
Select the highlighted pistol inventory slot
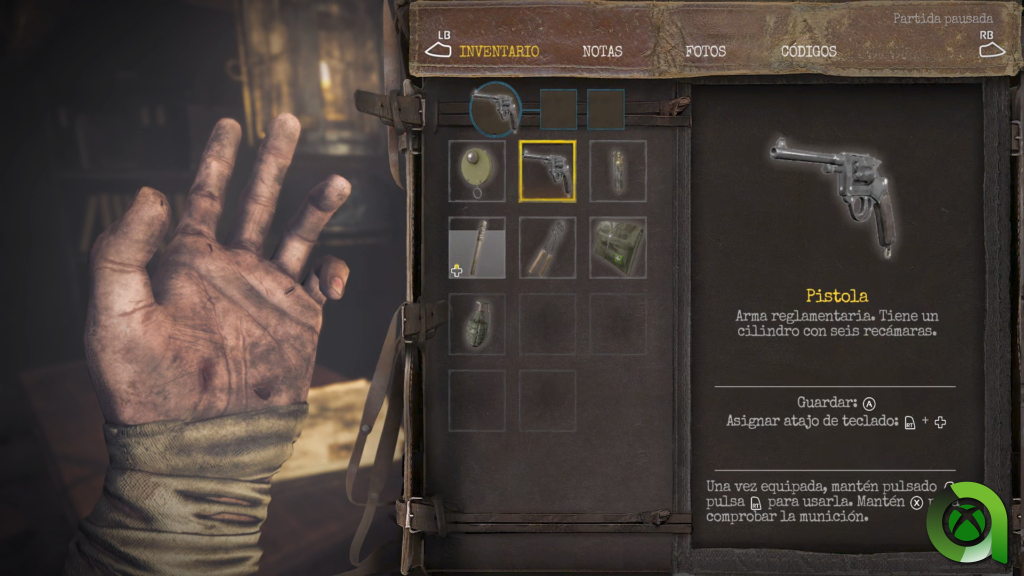(547, 171)
